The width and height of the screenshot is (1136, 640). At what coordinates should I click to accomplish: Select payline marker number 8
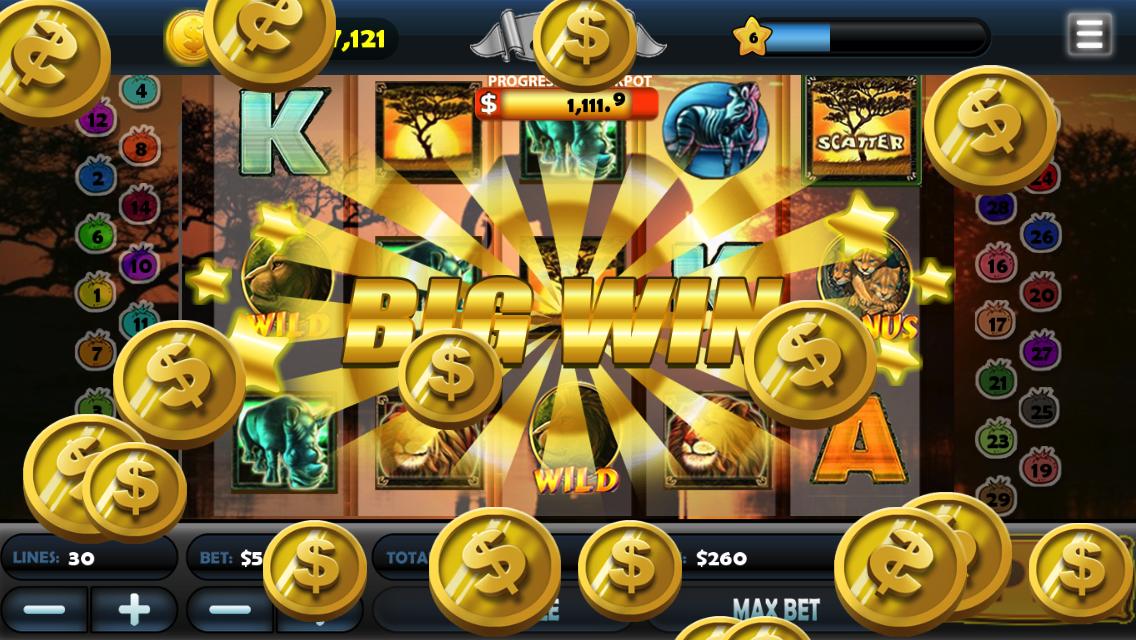[x=141, y=150]
